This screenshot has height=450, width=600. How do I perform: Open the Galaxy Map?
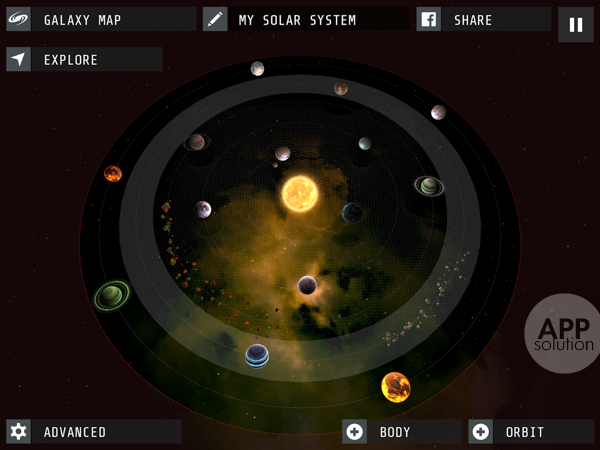(x=100, y=20)
